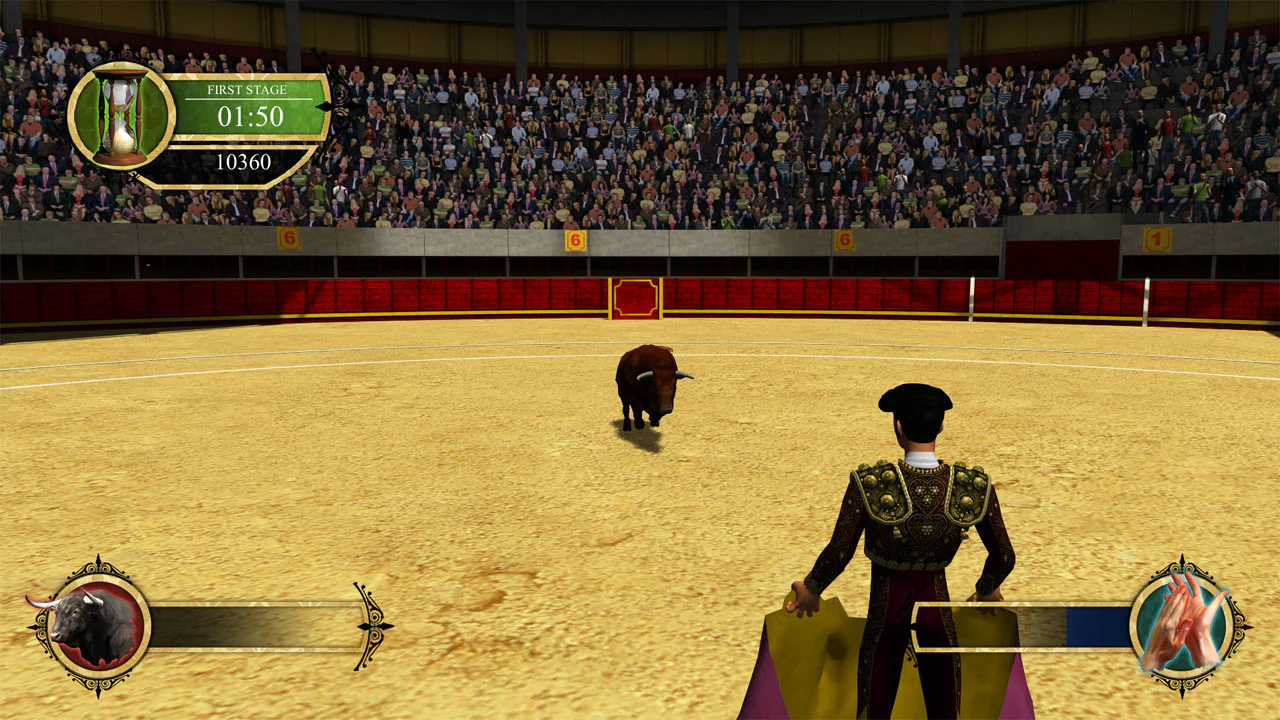
Task: Click the yellow 6 sign right of the gate
Action: (843, 239)
